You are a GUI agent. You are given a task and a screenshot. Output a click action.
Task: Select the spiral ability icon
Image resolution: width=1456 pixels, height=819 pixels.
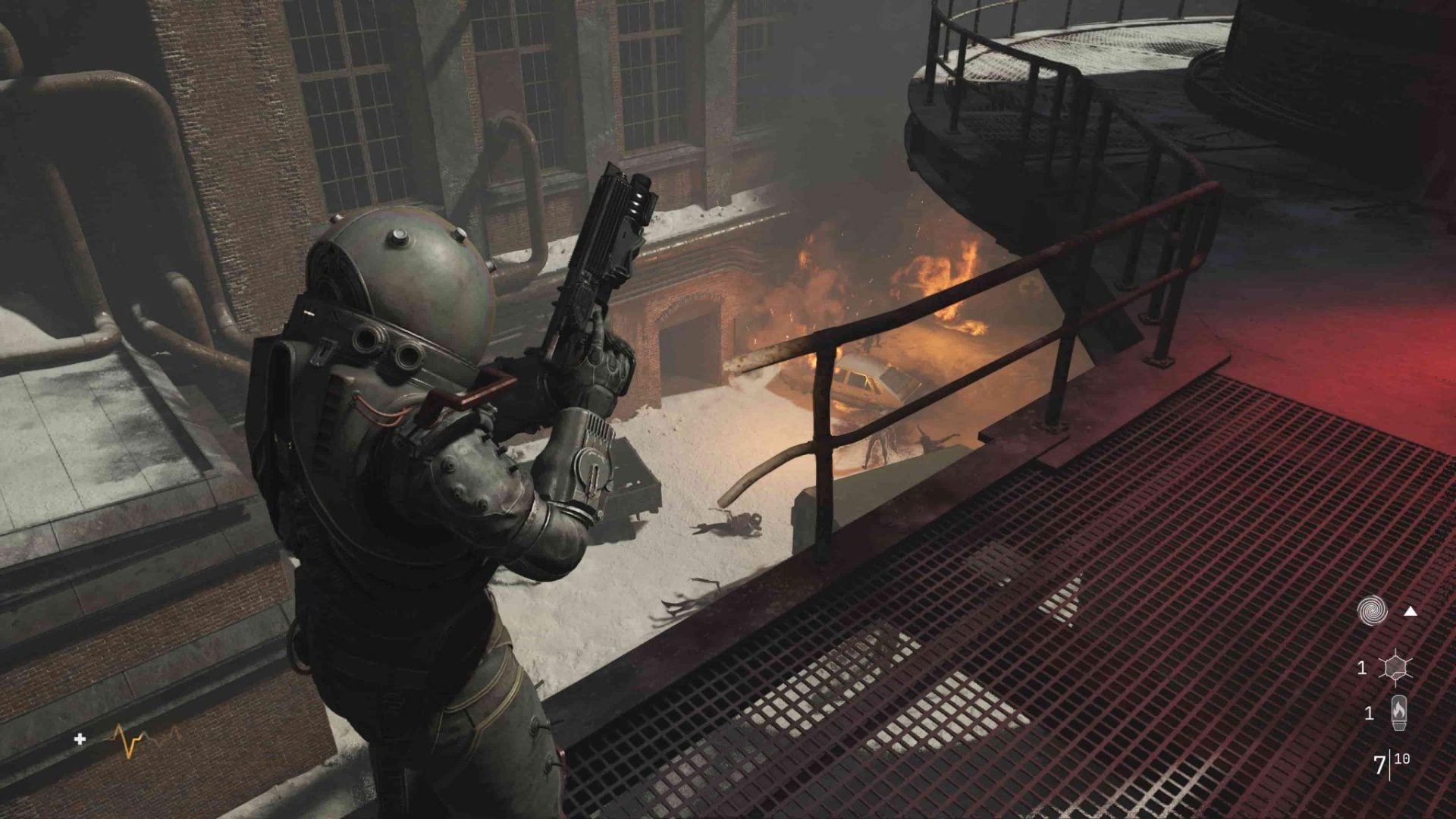[x=1372, y=610]
